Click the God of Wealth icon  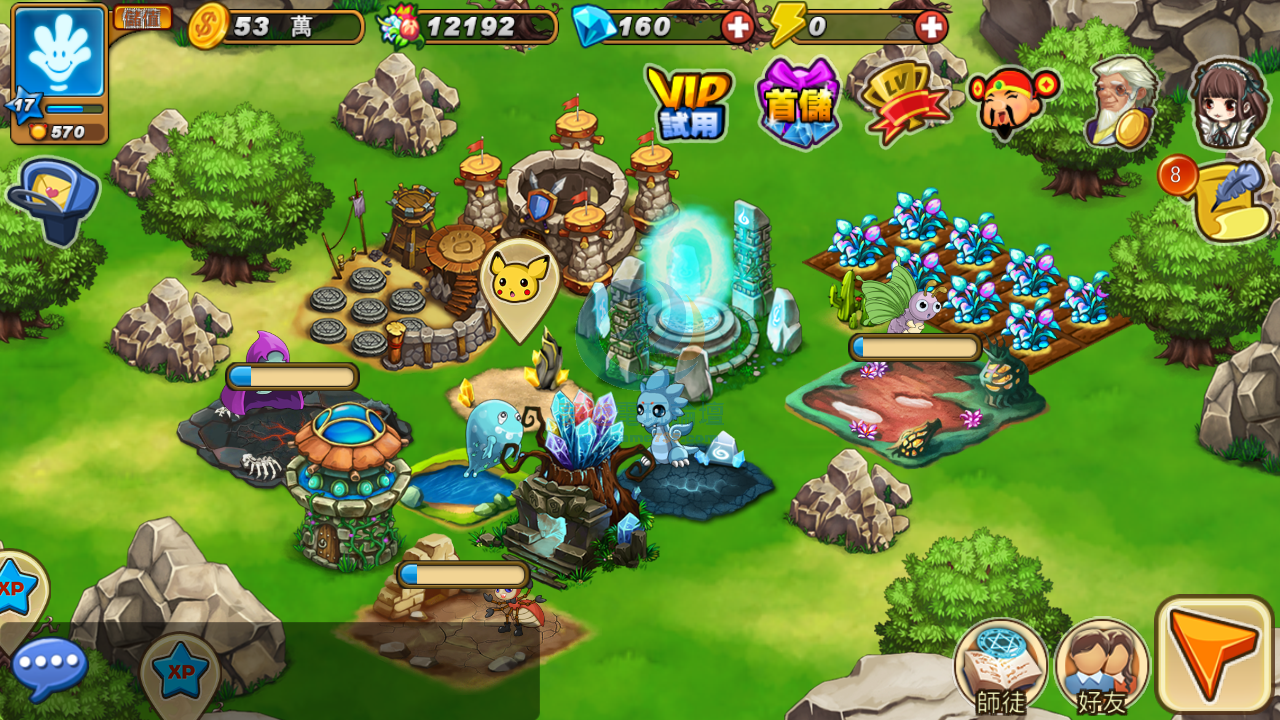pos(1011,103)
